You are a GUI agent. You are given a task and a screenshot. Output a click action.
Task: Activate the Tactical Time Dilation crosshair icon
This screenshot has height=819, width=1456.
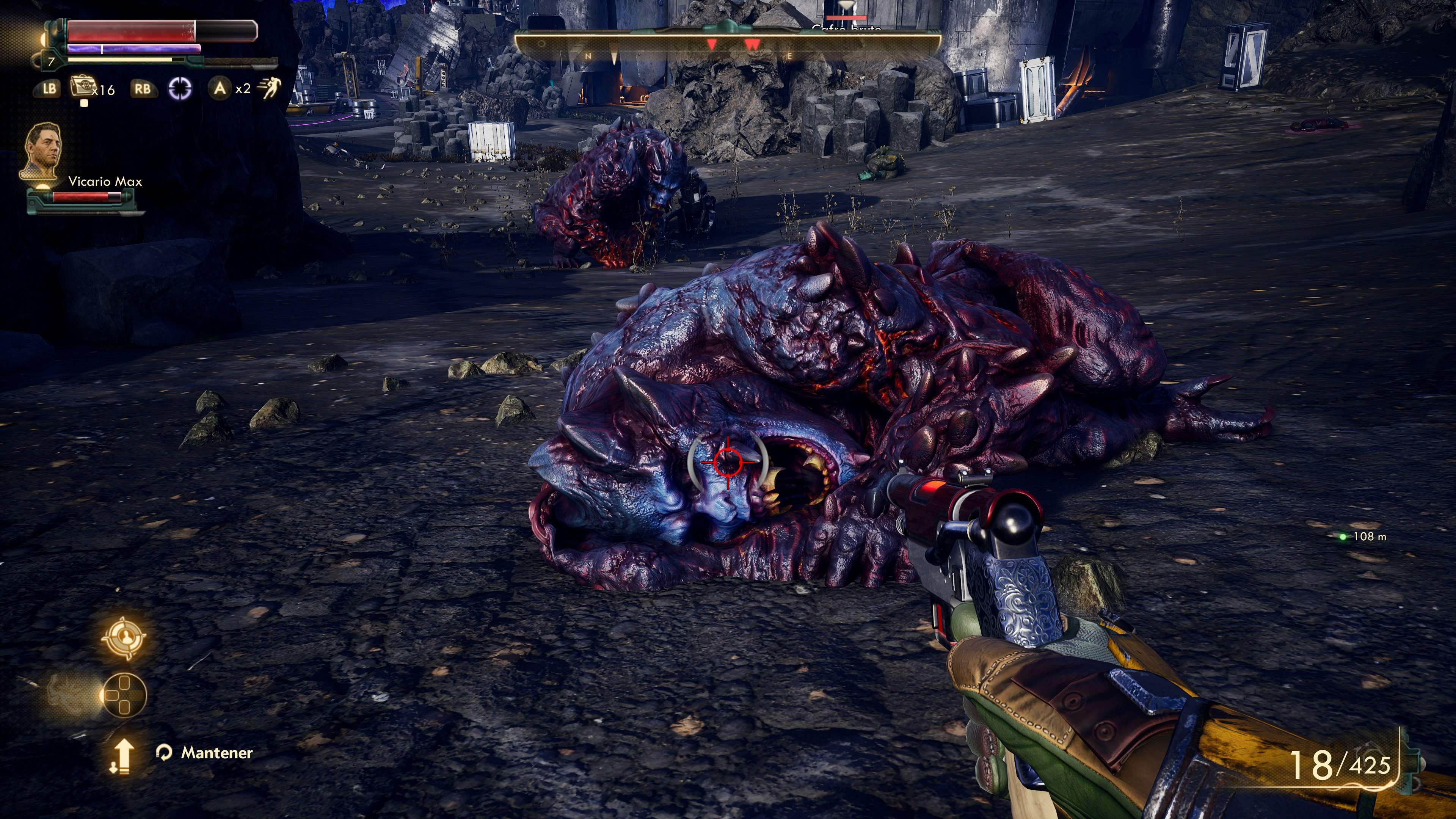[180, 88]
